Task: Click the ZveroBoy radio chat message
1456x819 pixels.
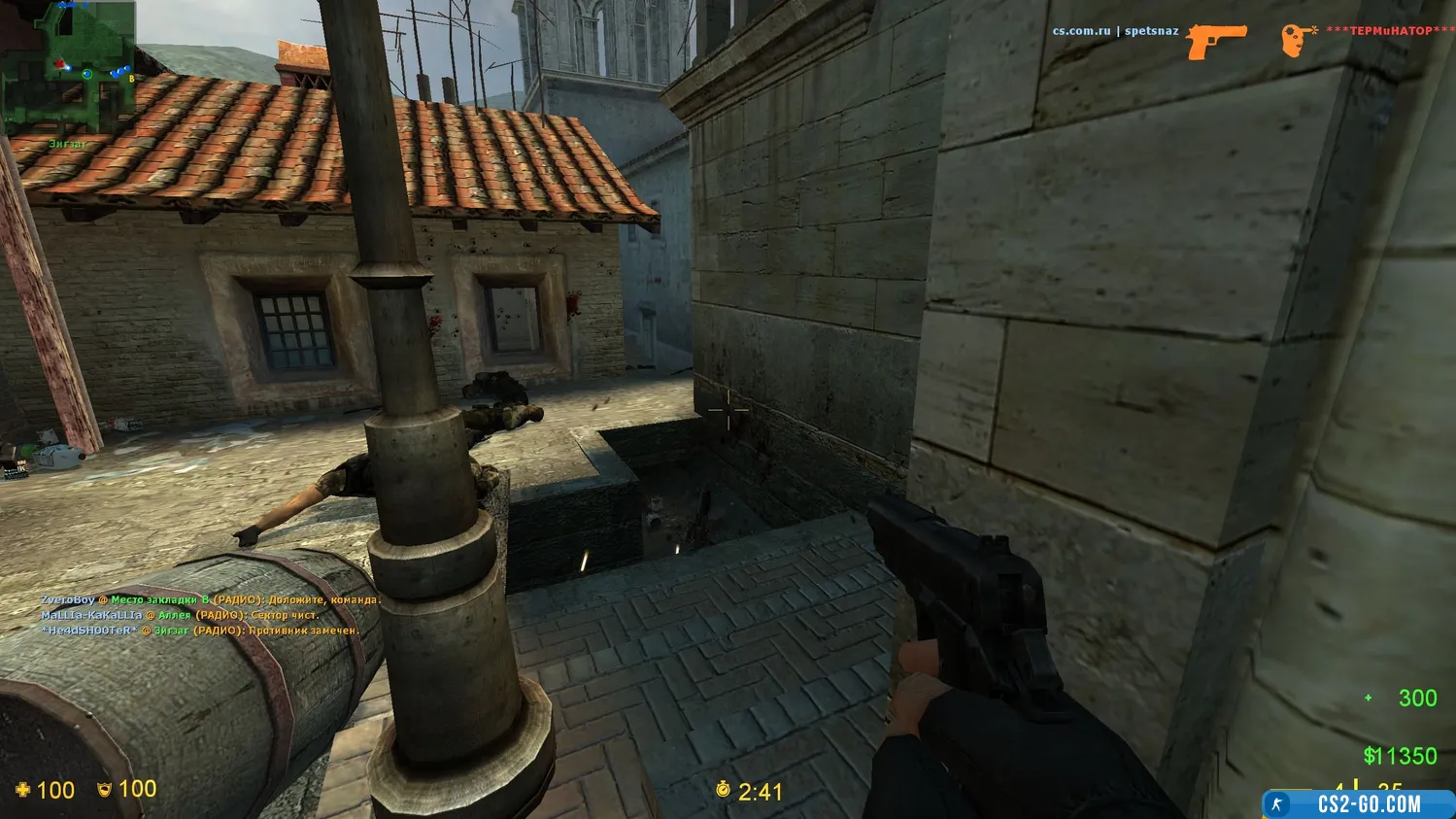Action: click(x=210, y=600)
